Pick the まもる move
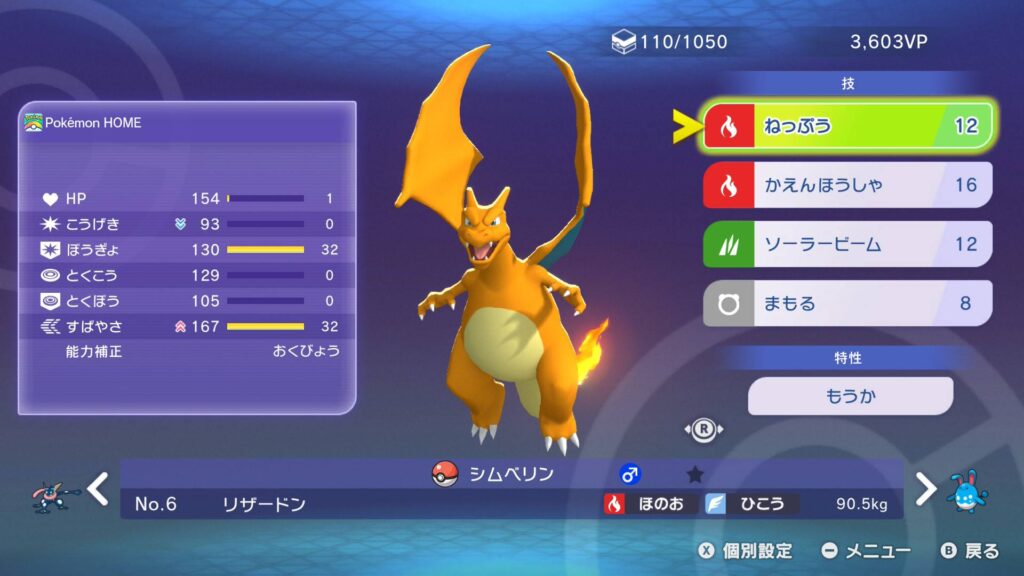This screenshot has width=1024, height=576. pos(848,303)
